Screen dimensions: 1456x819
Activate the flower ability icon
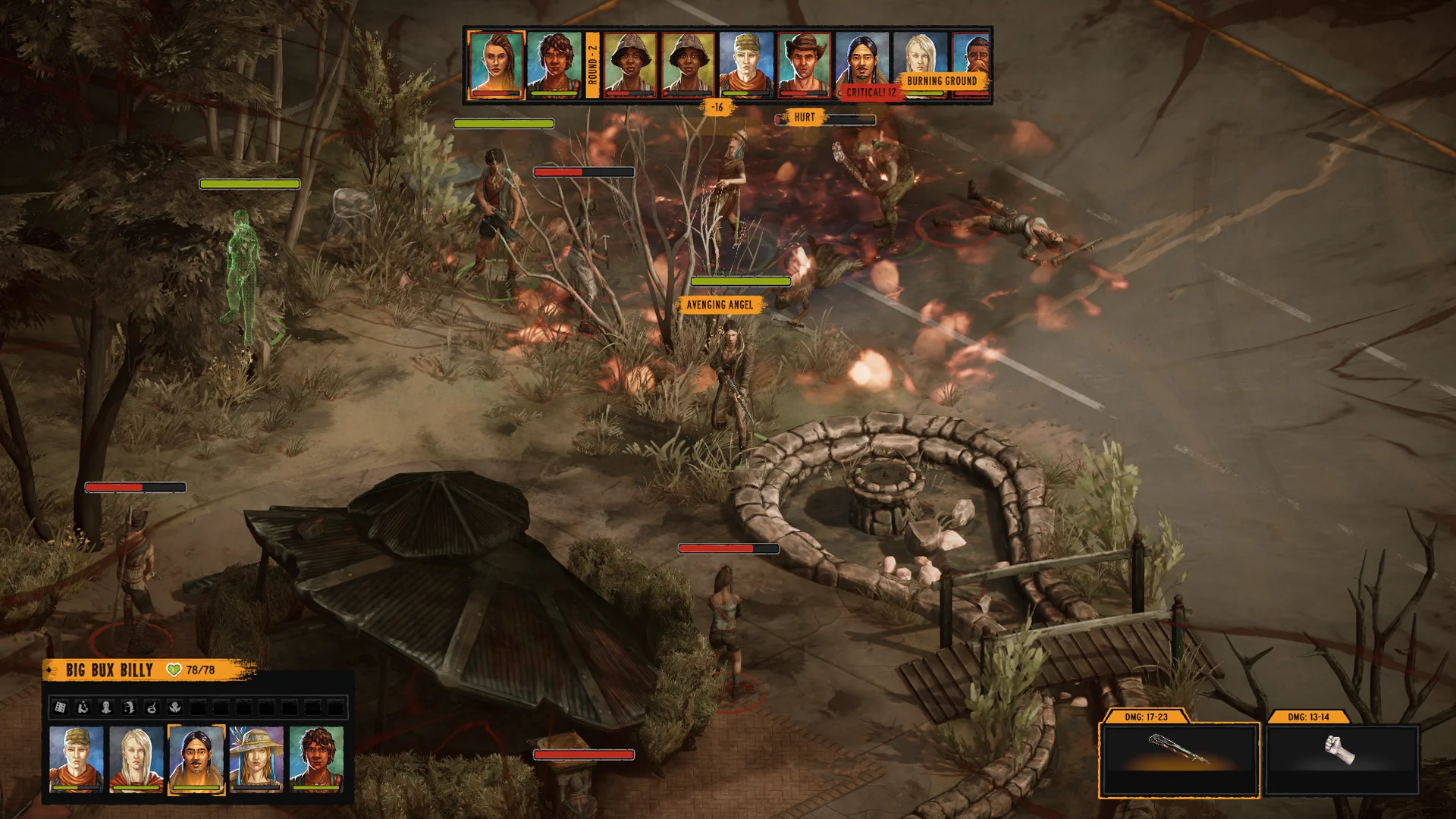coord(174,708)
